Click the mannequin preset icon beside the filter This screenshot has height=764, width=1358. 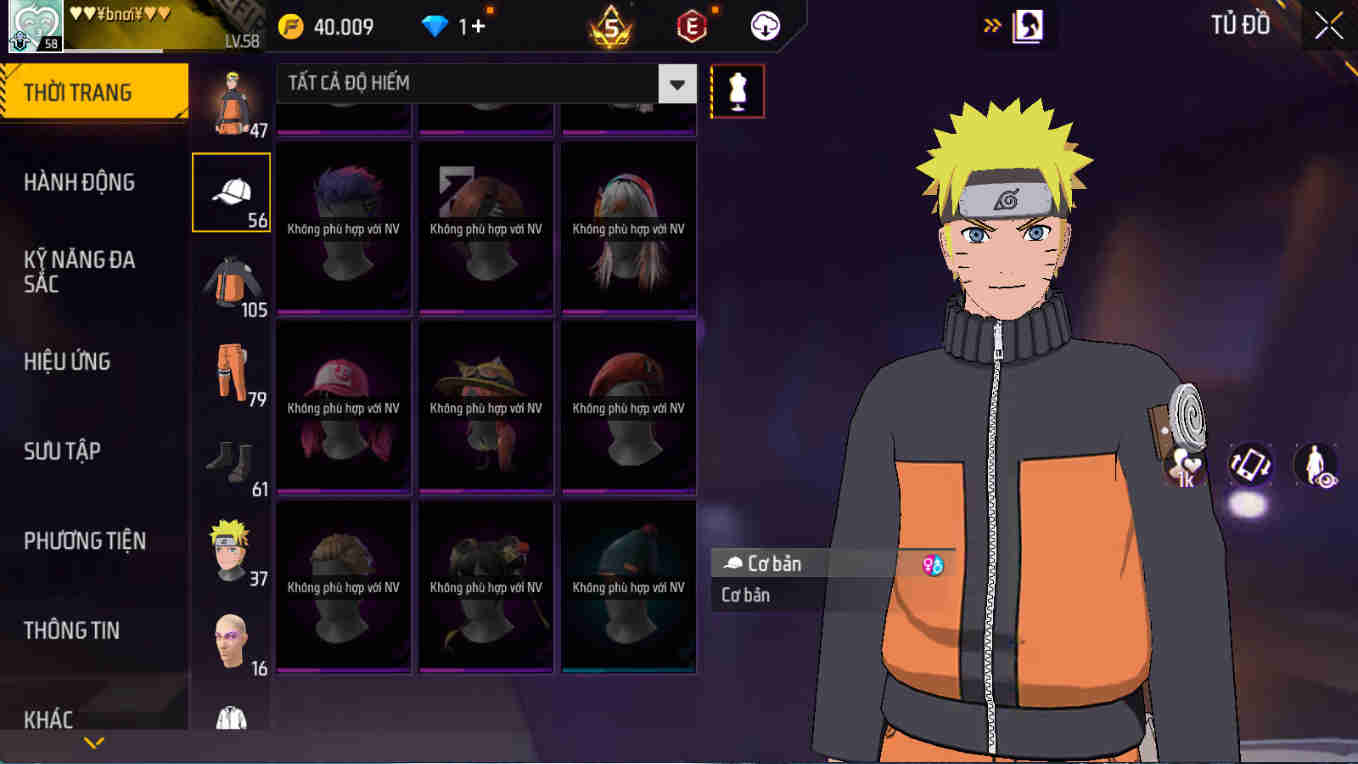point(737,90)
